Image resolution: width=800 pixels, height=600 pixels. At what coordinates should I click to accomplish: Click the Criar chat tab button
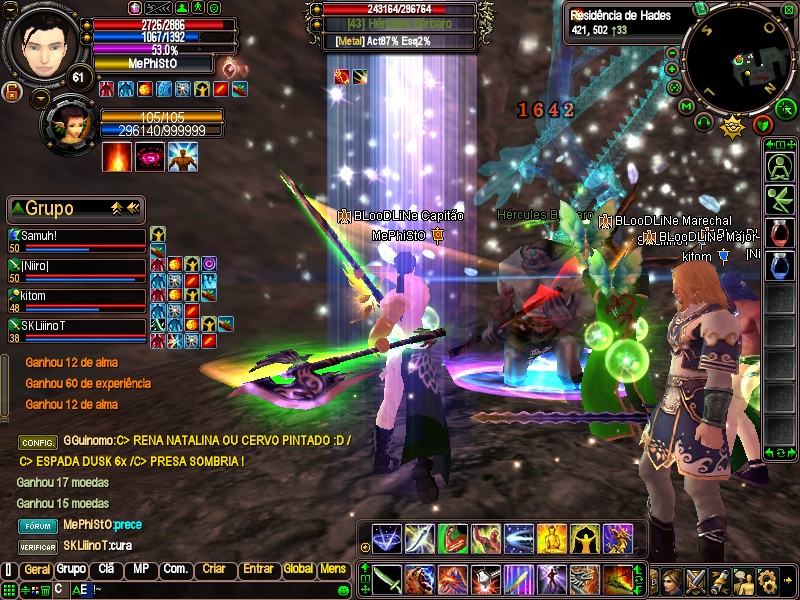tap(214, 570)
